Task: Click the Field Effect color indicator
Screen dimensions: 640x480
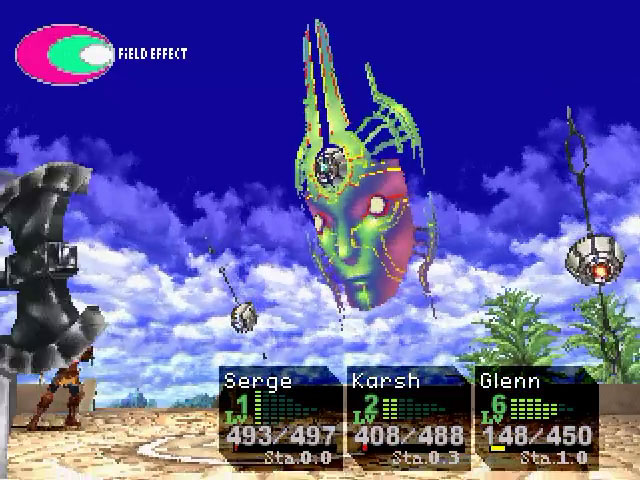Action: click(x=65, y=54)
